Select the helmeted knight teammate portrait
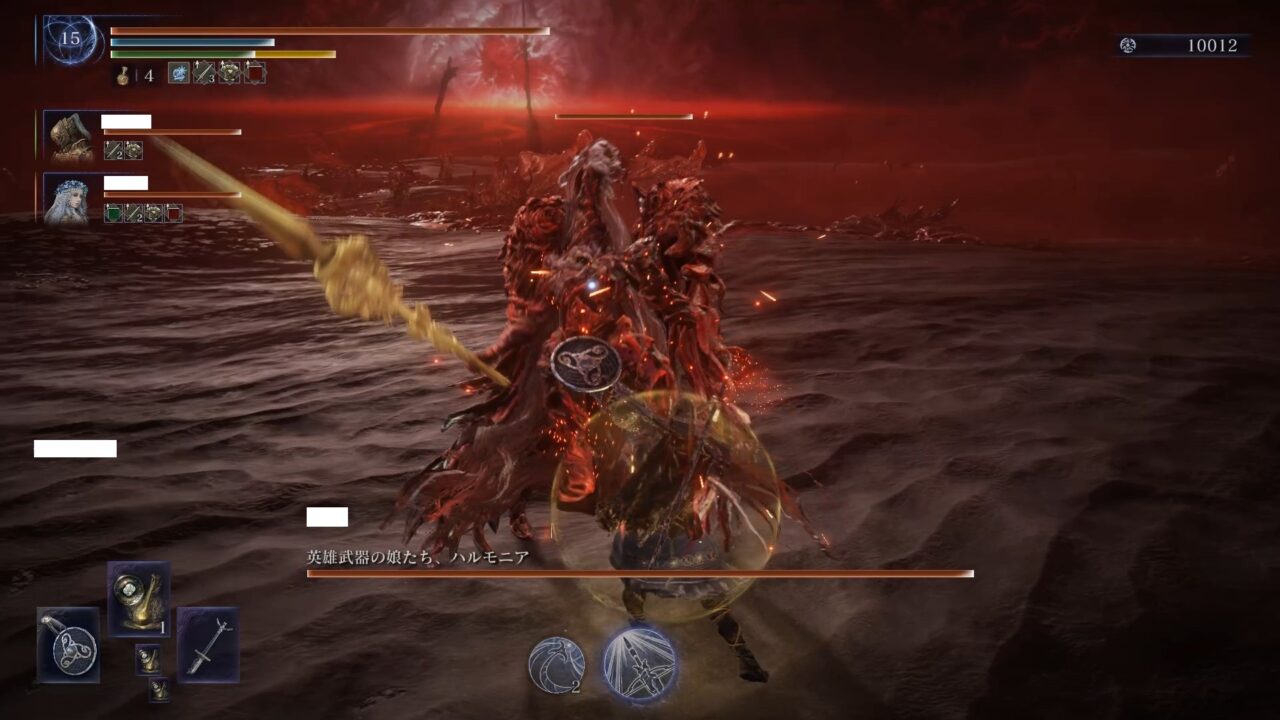Image resolution: width=1280 pixels, height=720 pixels. (70, 136)
